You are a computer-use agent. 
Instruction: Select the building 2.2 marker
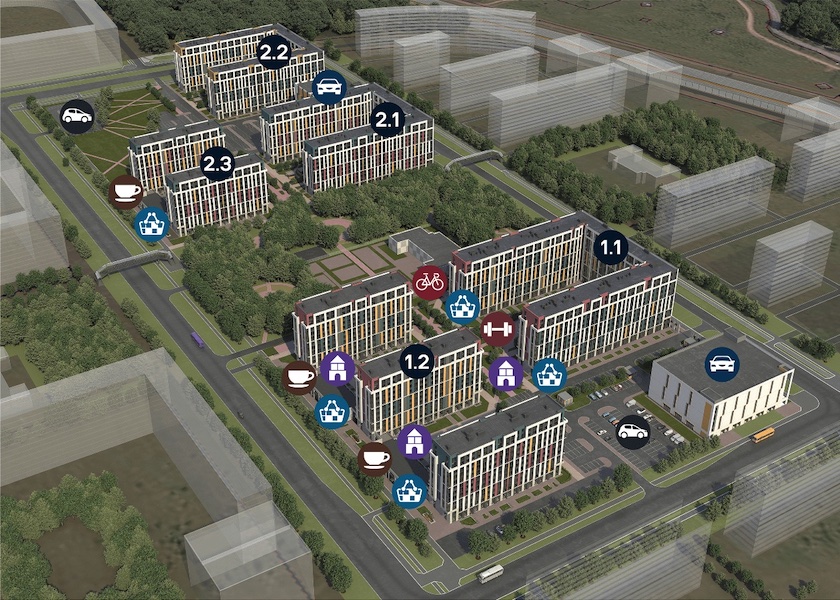point(273,52)
